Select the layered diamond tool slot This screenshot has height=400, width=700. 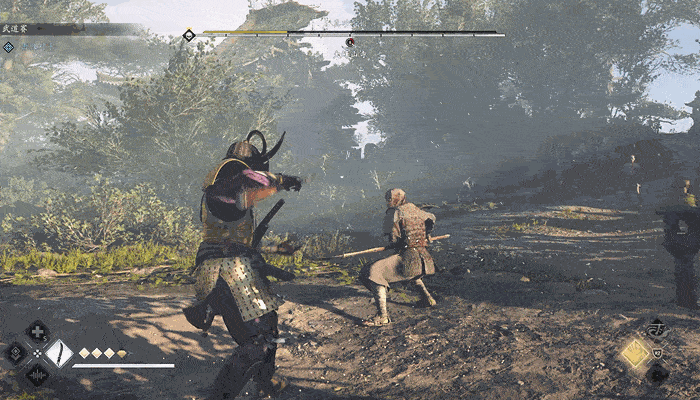tap(15, 353)
